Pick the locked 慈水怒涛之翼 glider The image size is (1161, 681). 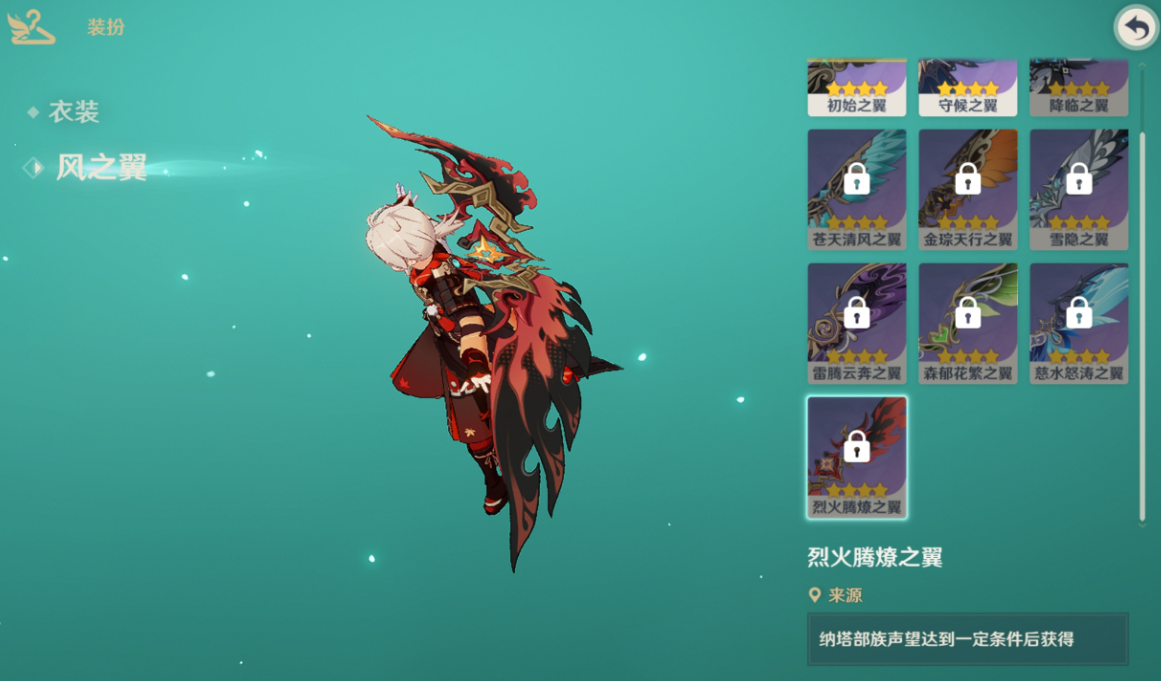(x=1079, y=323)
